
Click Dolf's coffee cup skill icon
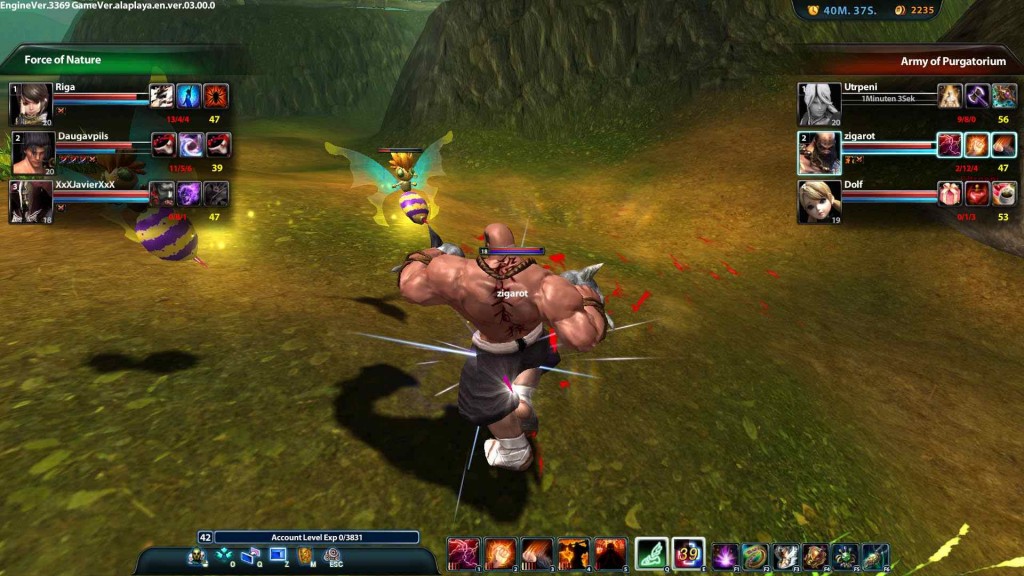tap(1003, 194)
